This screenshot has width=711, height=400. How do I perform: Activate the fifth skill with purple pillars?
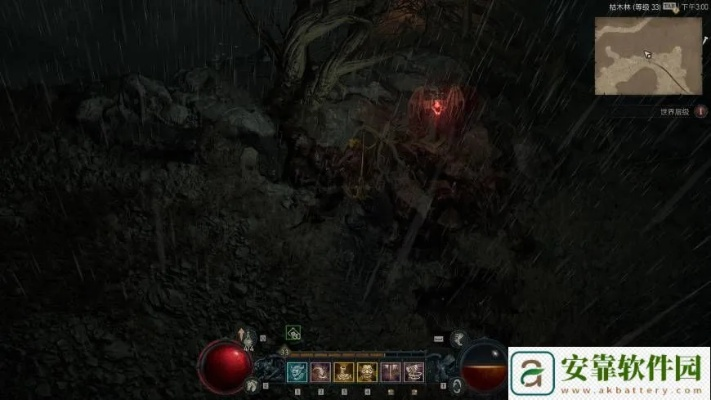391,372
